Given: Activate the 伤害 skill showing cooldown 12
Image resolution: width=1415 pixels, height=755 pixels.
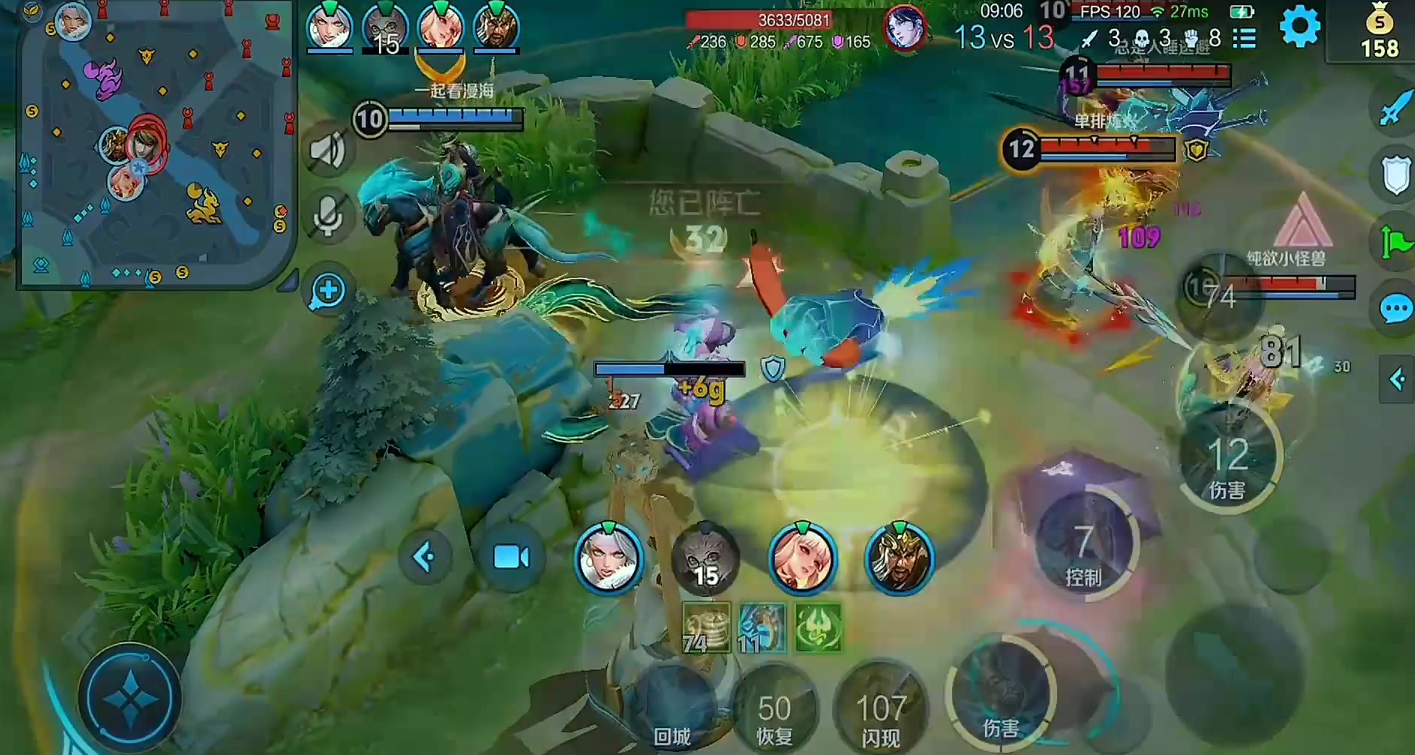Looking at the screenshot, I should pyautogui.click(x=1228, y=459).
